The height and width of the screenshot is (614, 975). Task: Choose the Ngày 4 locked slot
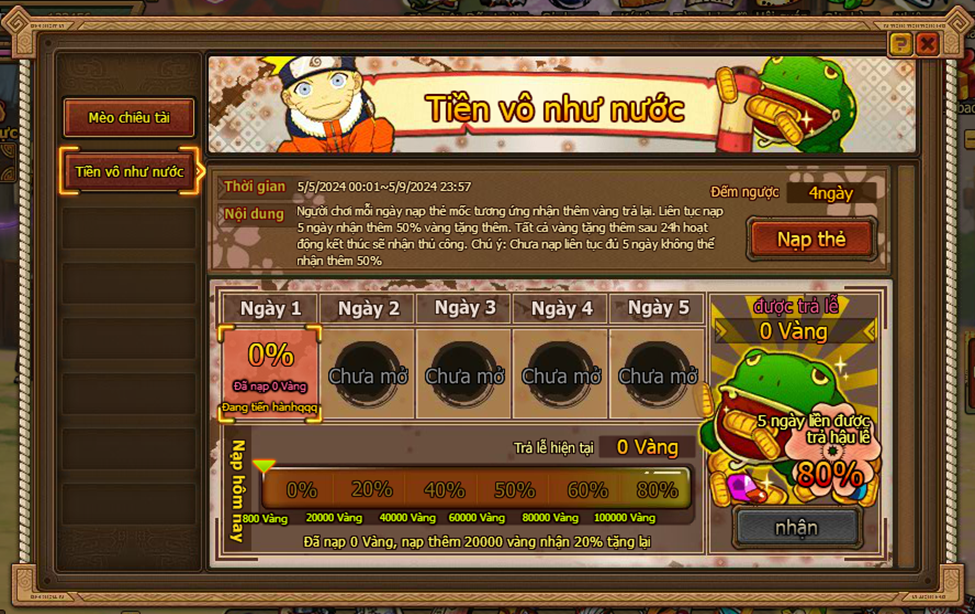(x=561, y=375)
